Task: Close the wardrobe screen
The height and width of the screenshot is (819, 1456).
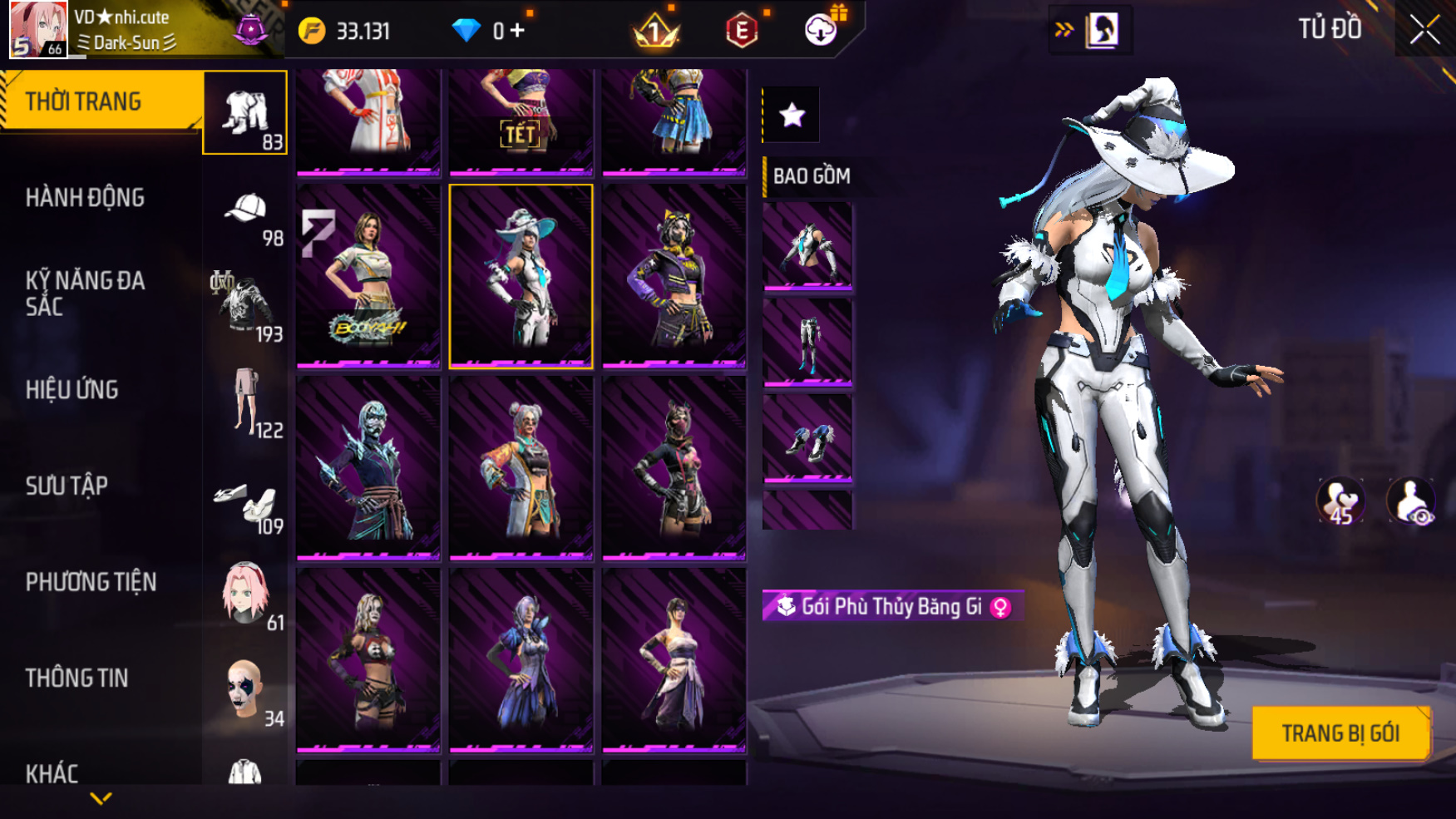Action: pos(1424,30)
